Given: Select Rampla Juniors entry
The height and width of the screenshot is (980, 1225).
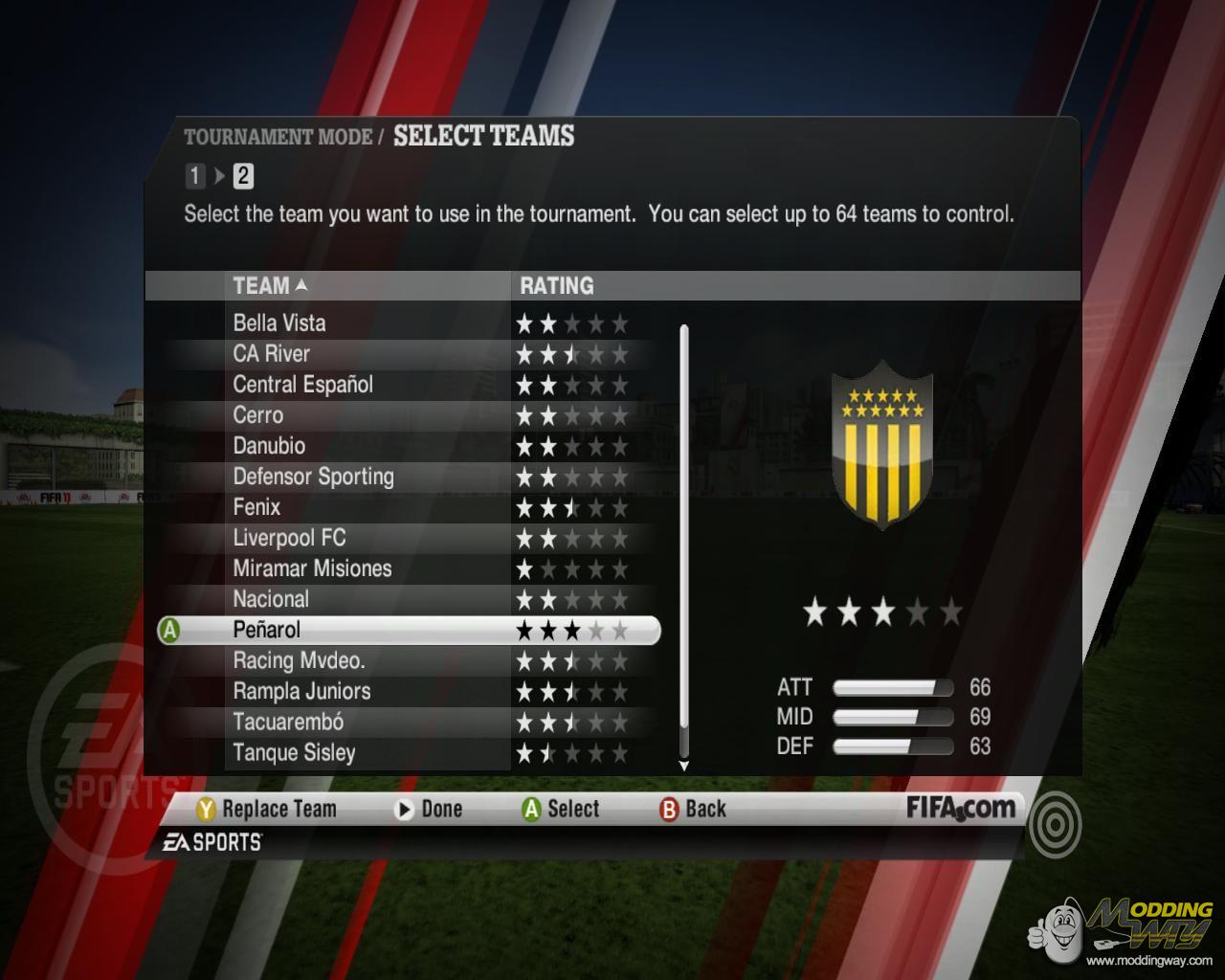Looking at the screenshot, I should pyautogui.click(x=301, y=691).
